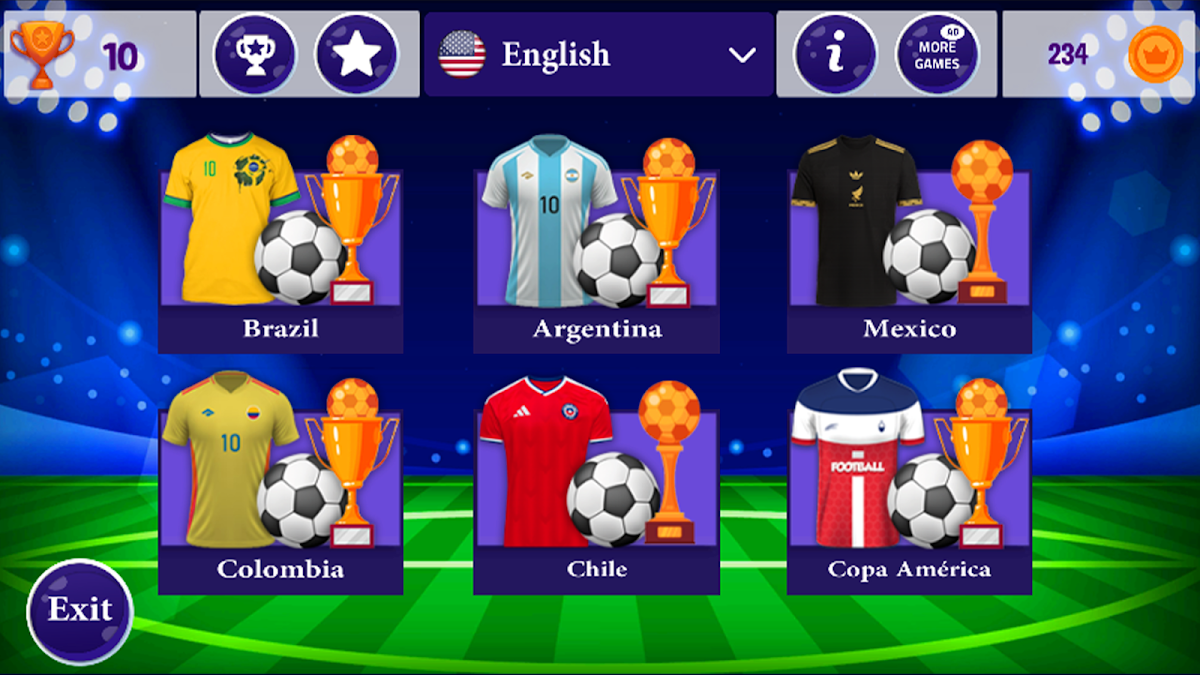Open the More Games button

click(x=937, y=54)
